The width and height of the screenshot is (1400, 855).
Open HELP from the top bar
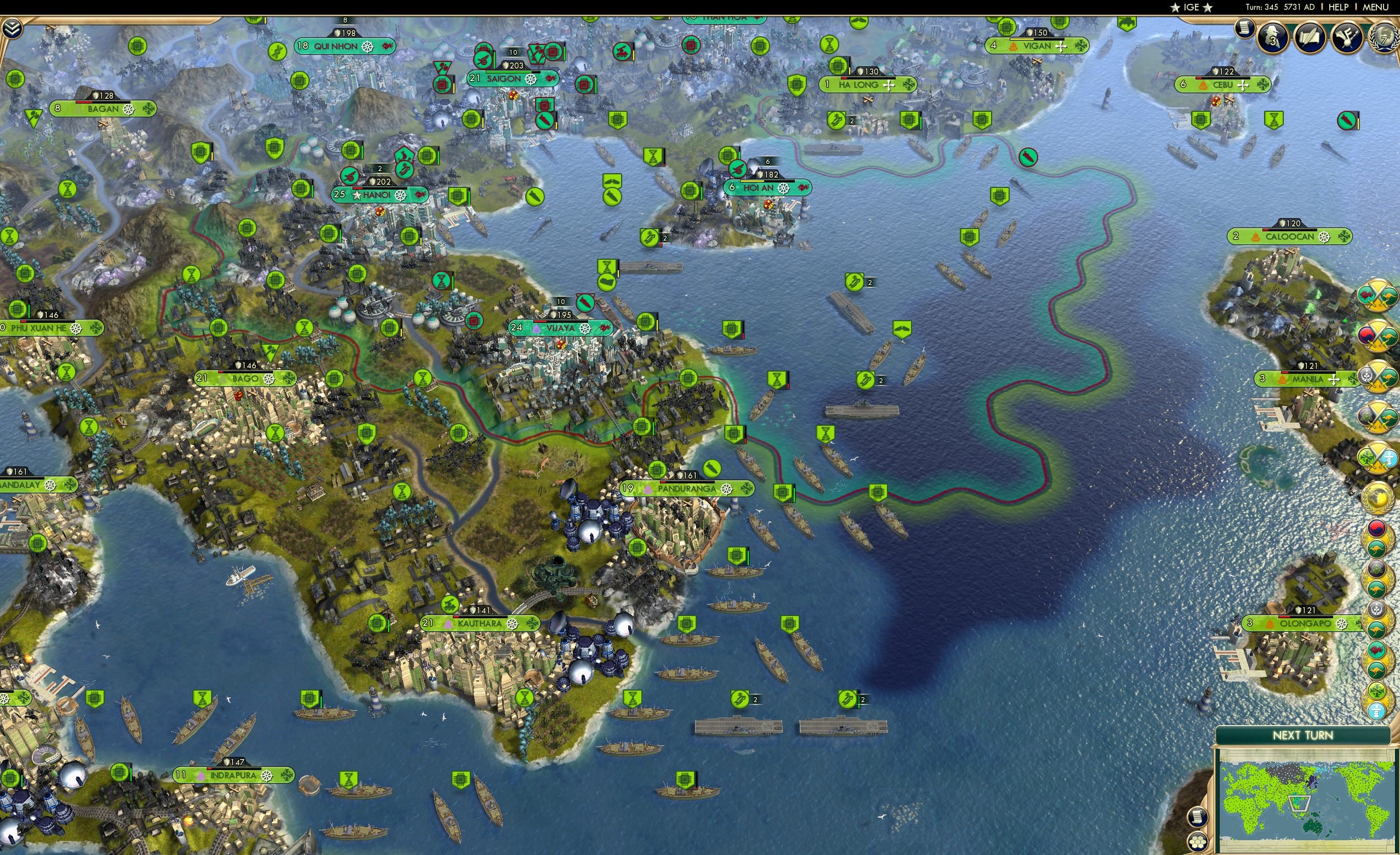tap(1339, 7)
